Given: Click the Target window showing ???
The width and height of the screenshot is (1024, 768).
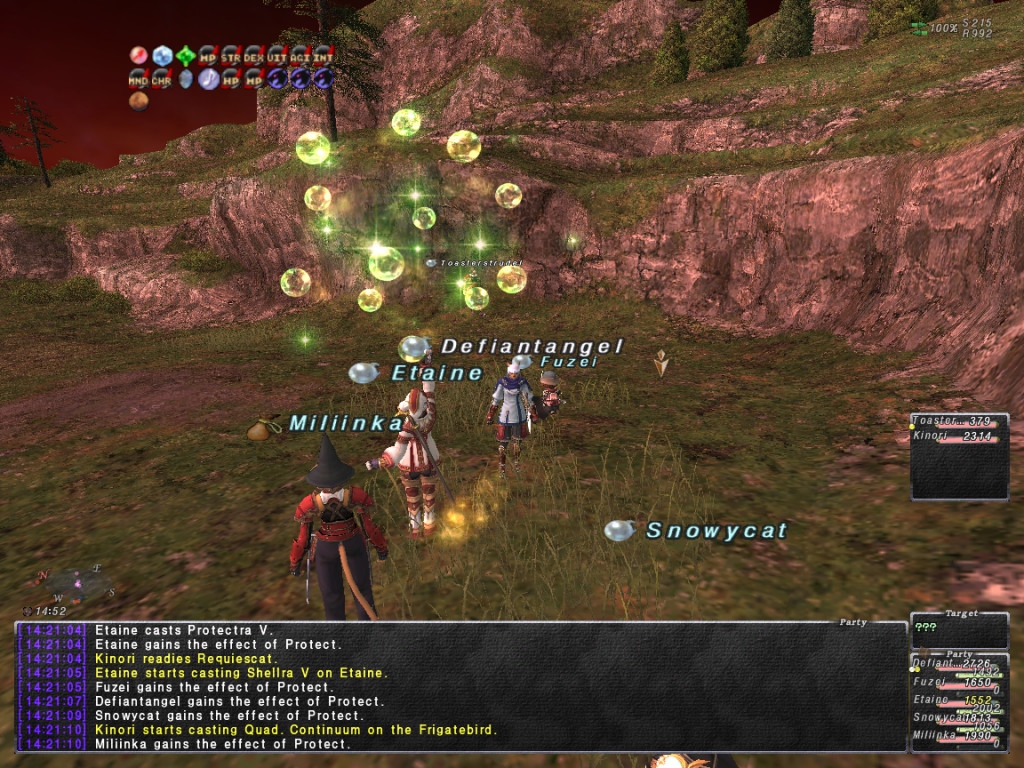Looking at the screenshot, I should tap(958, 629).
